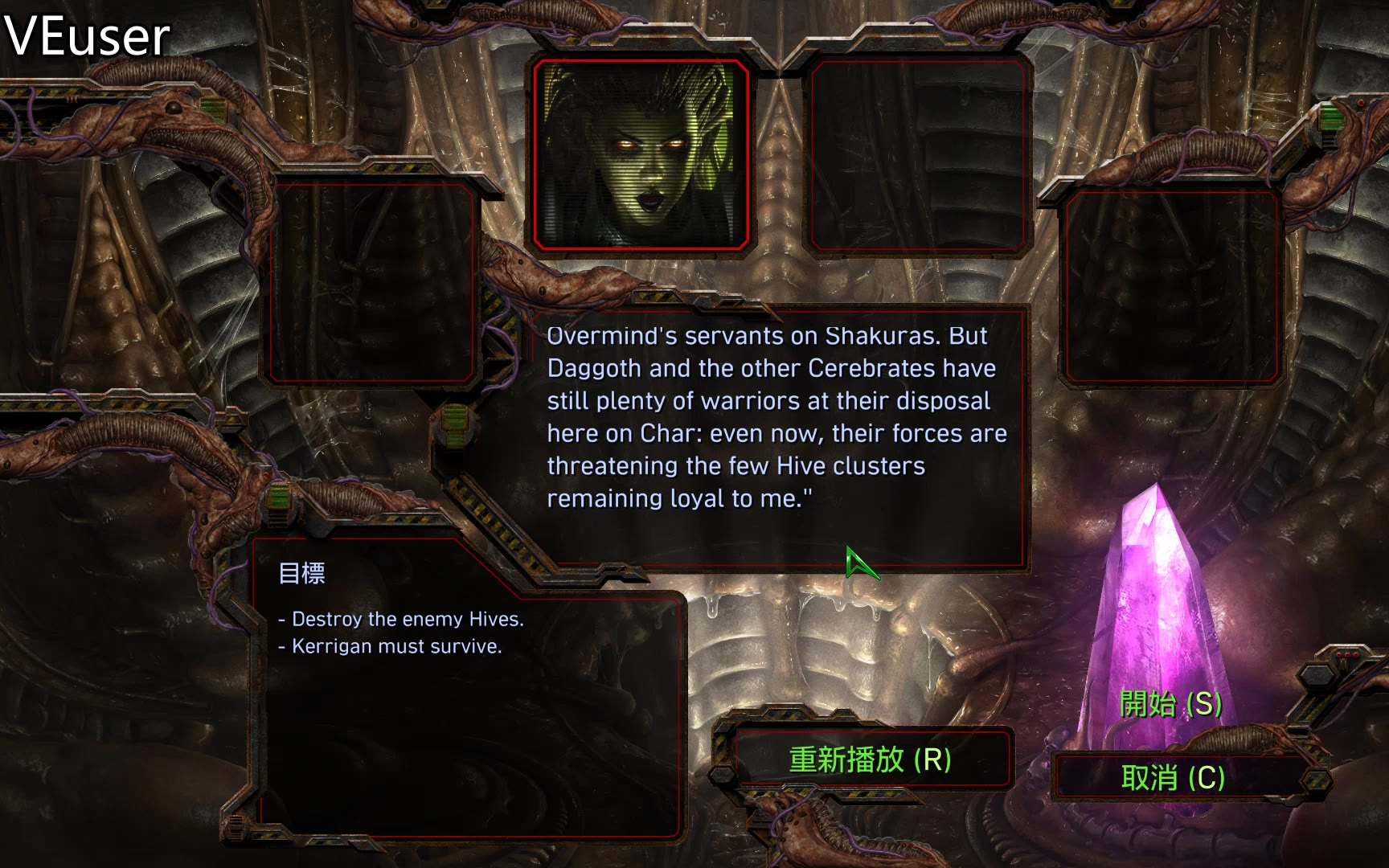The width and height of the screenshot is (1389, 868).
Task: Select Kerrigan's portrait frame
Action: tap(641, 154)
